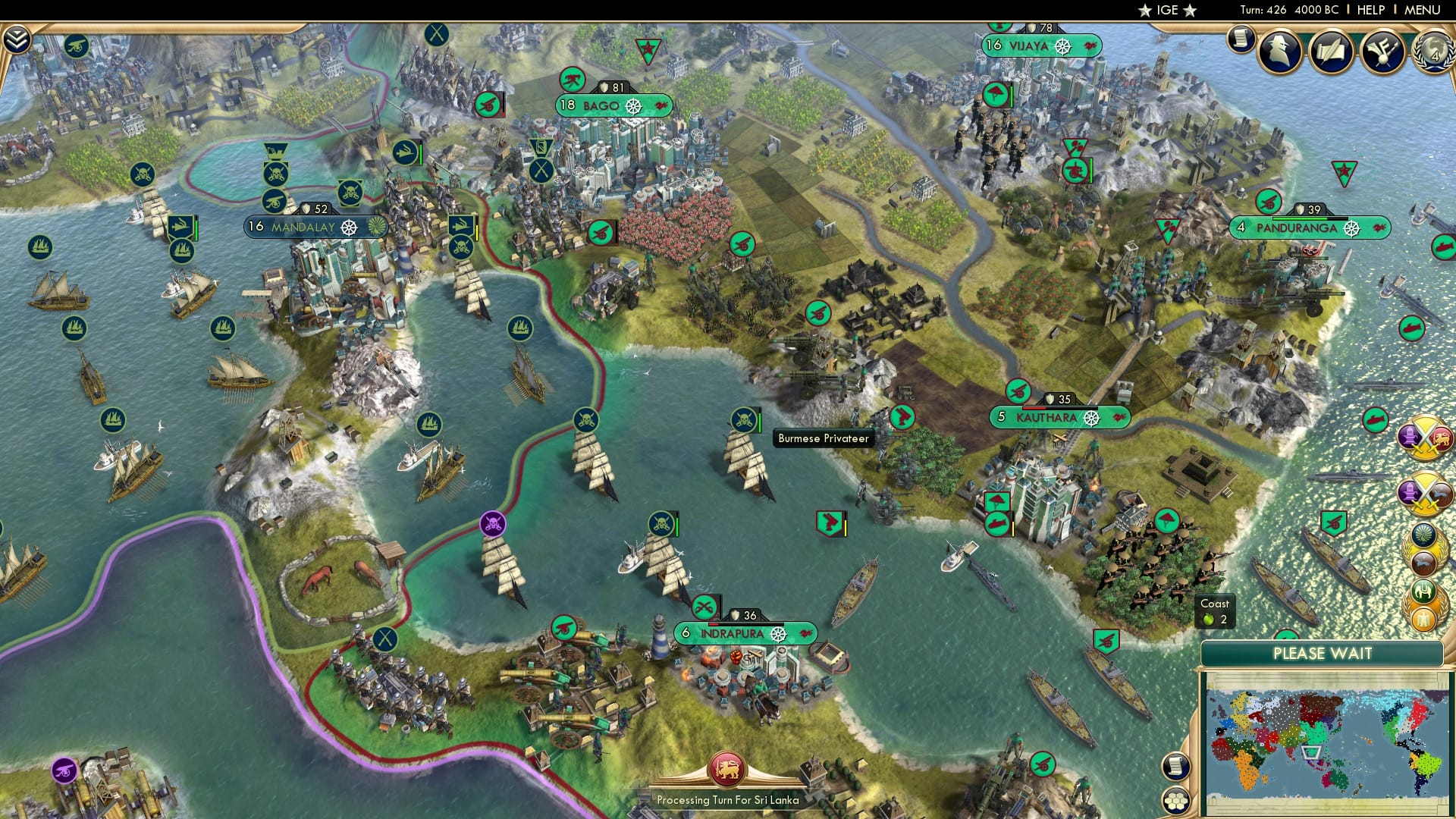Click the notification scroll icon below MENU

pyautogui.click(x=1242, y=39)
